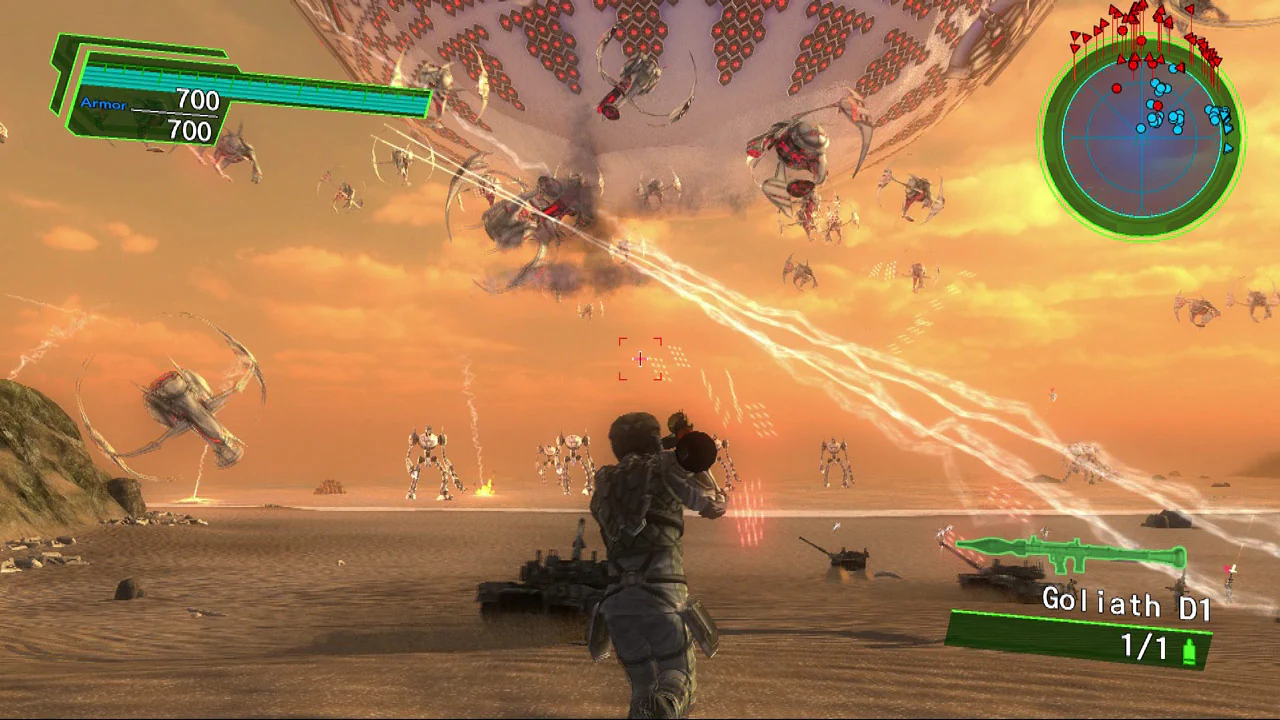
Task: Select the Goliath D1 rocket launcher icon
Action: 1070,554
